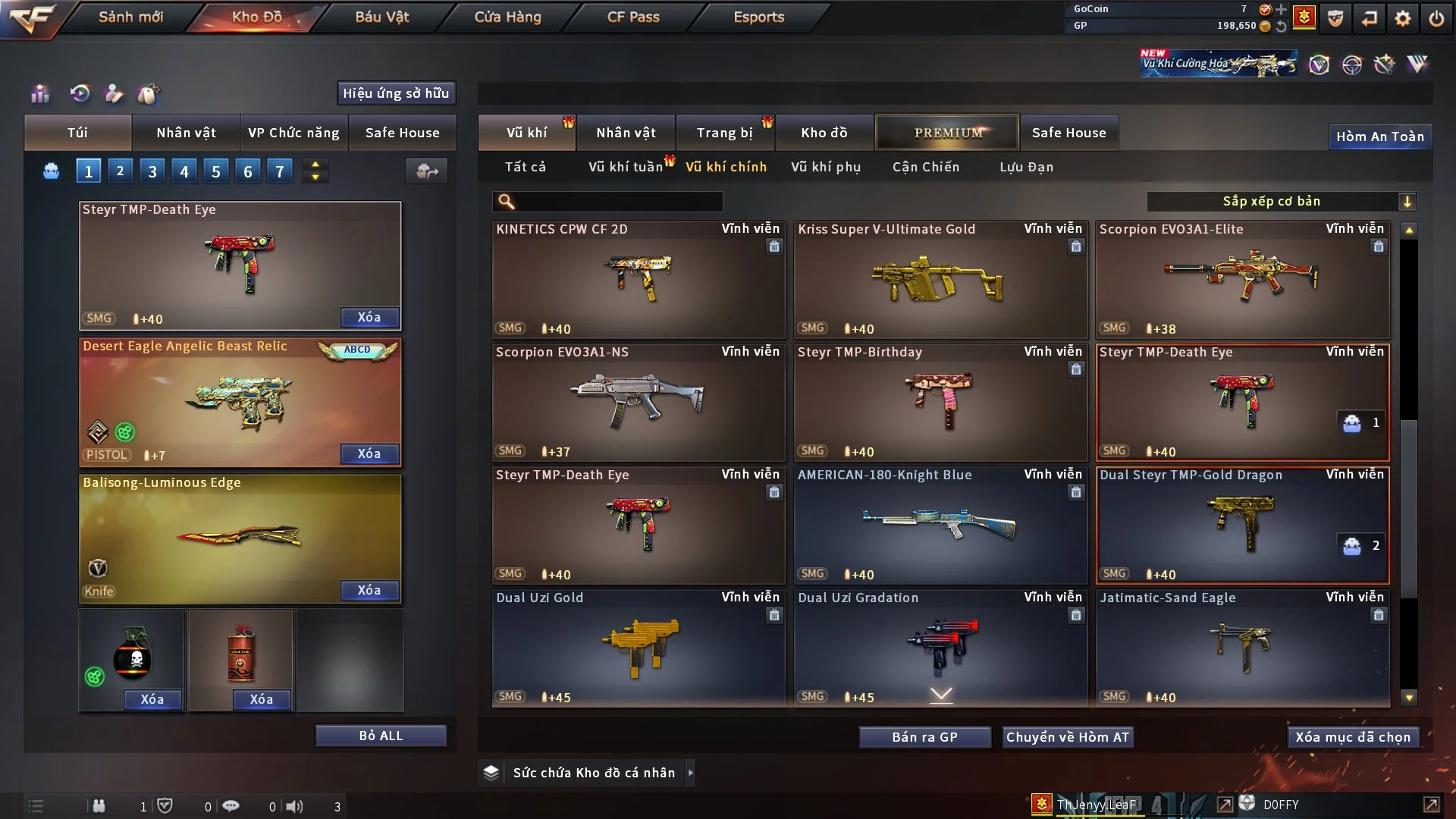Open Hòm An Toàn safe box
The width and height of the screenshot is (1456, 819).
[x=1379, y=136]
